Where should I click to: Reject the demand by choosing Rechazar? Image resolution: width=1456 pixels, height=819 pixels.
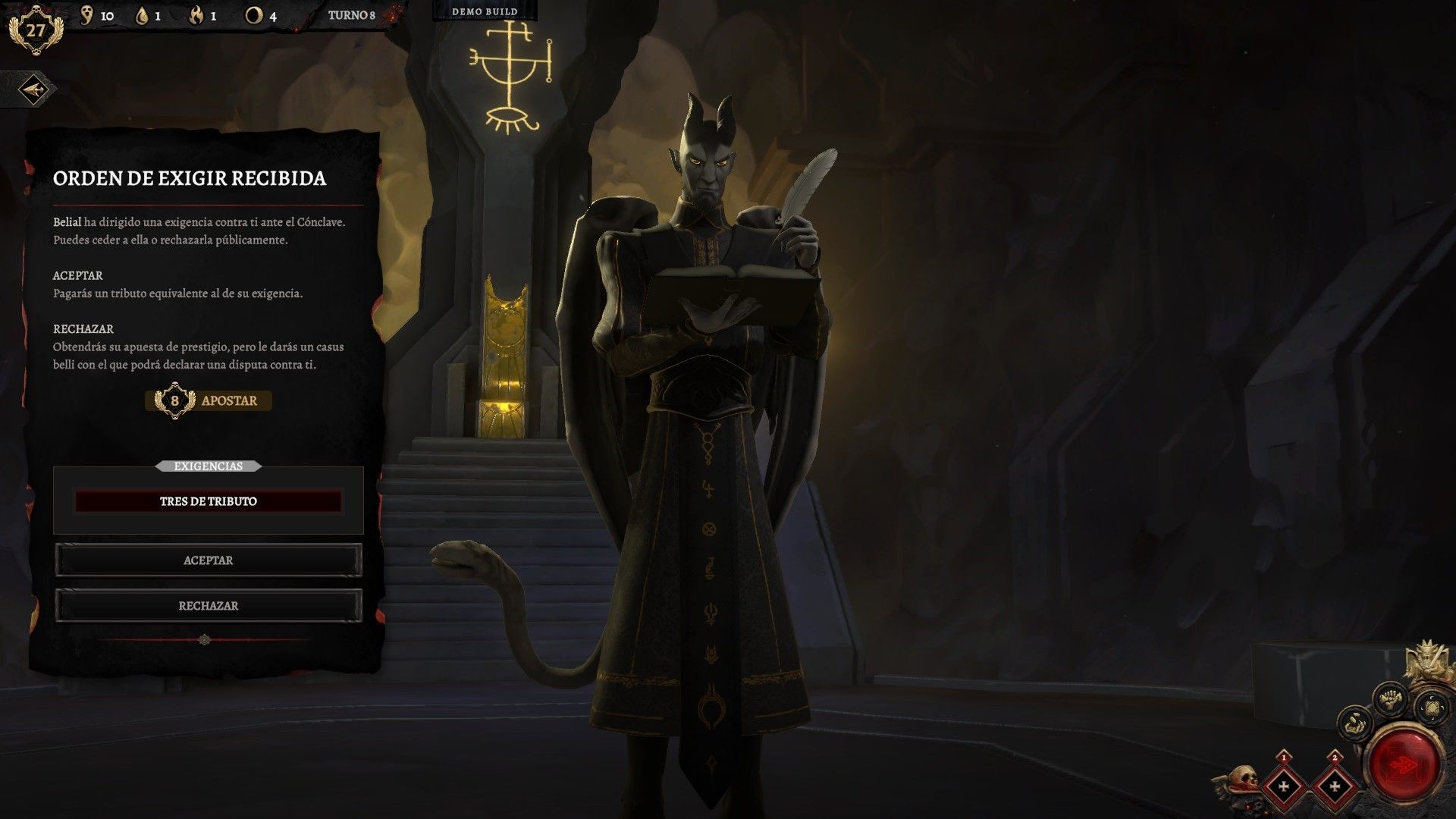208,606
